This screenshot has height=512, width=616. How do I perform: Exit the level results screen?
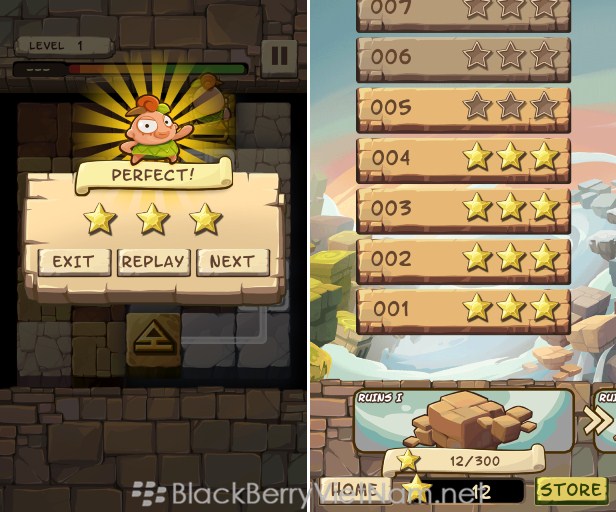click(73, 262)
